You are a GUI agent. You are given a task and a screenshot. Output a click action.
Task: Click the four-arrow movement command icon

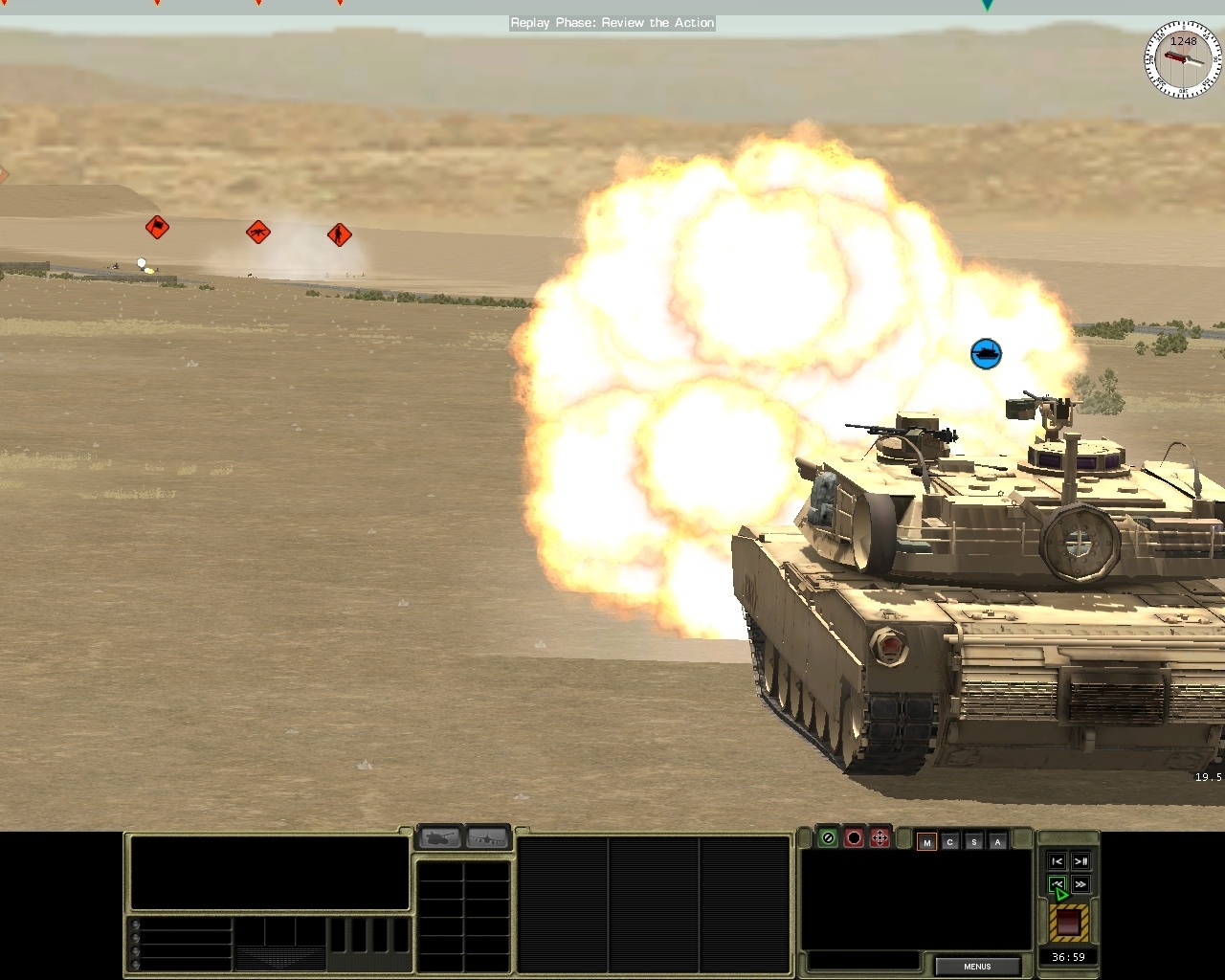[879, 838]
